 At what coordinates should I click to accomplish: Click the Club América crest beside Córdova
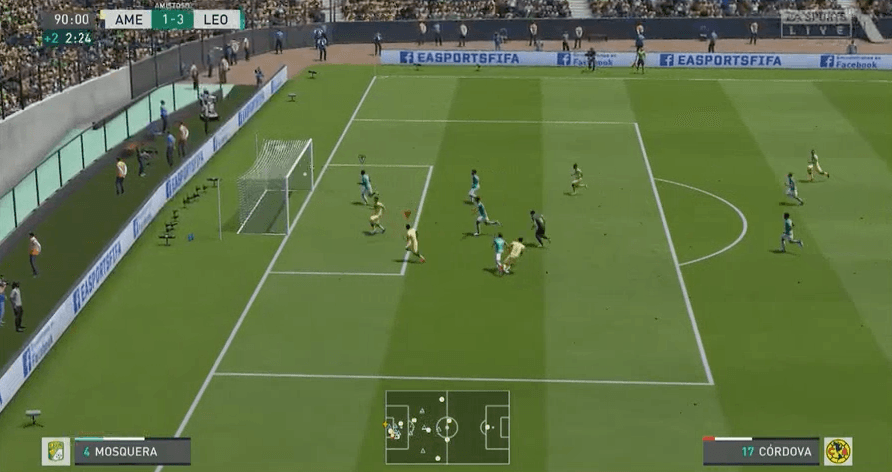pyautogui.click(x=837, y=451)
